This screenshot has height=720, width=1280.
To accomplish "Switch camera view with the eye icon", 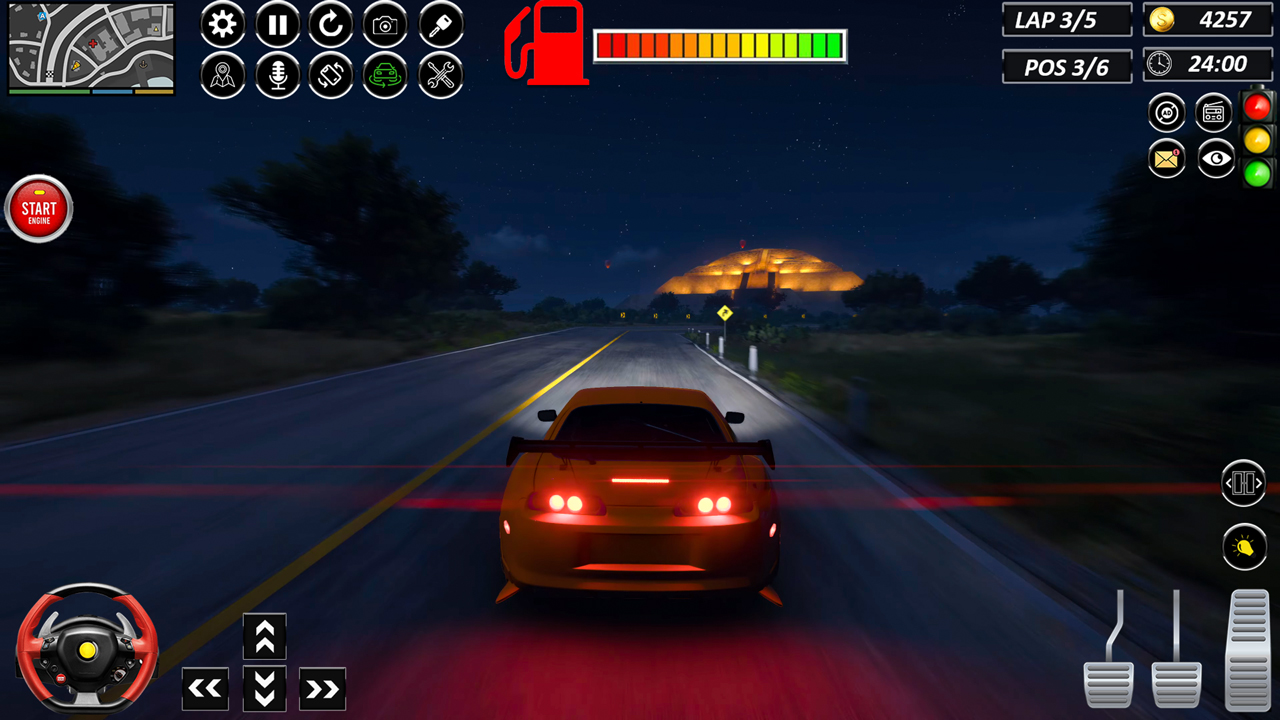I will 1215,160.
